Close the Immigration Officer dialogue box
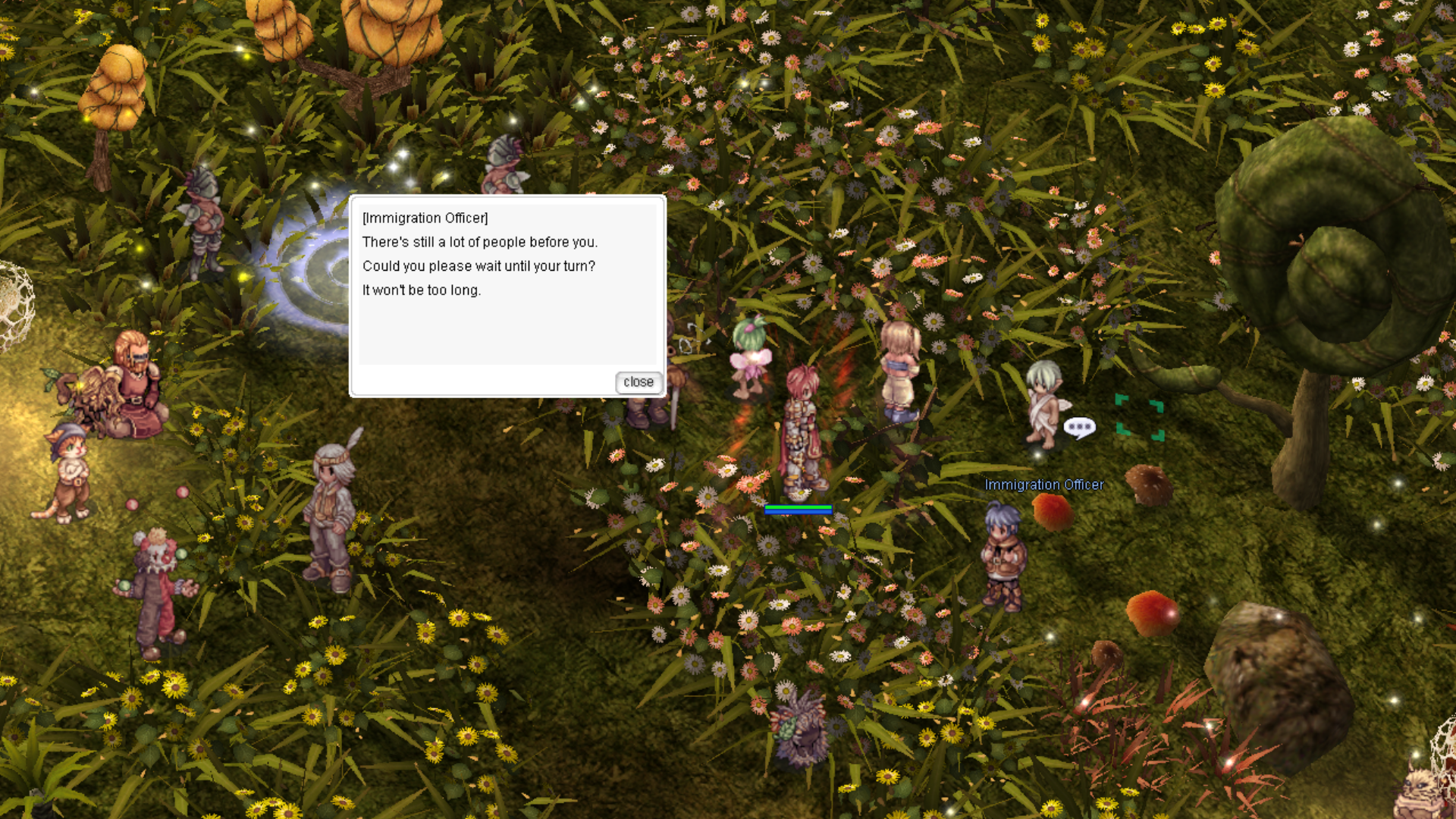The width and height of the screenshot is (1456, 819). pyautogui.click(x=638, y=382)
